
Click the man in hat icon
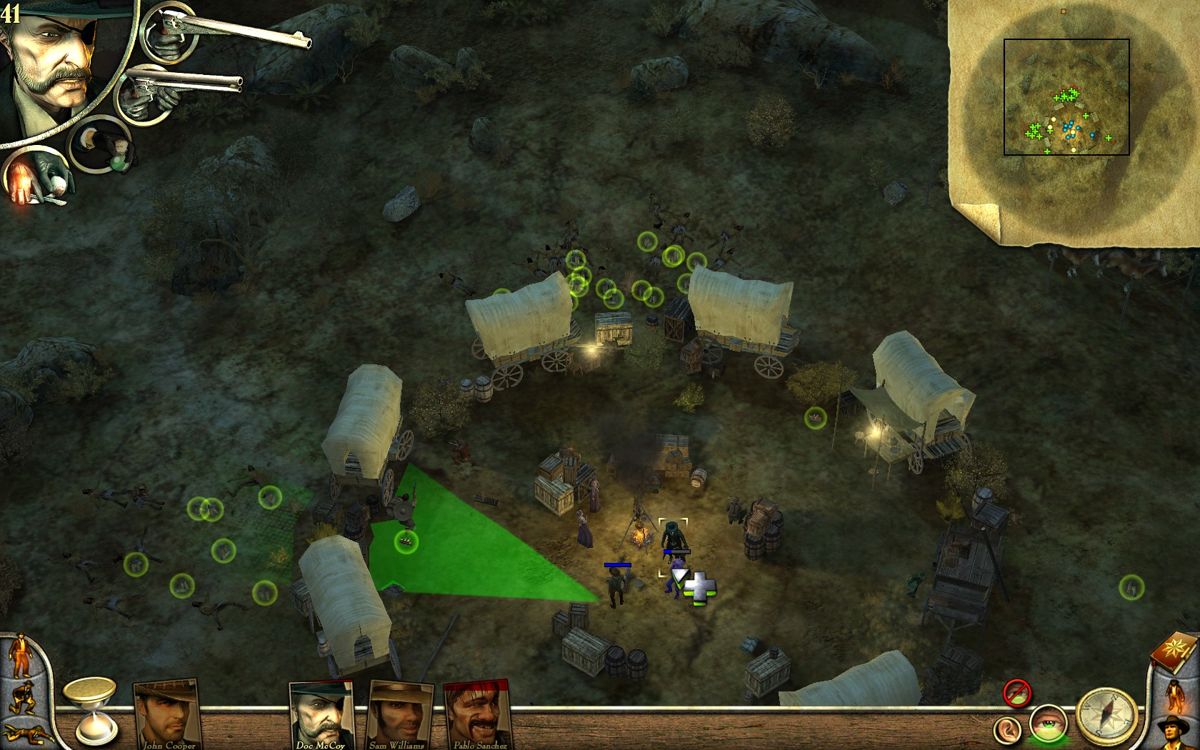[1174, 730]
